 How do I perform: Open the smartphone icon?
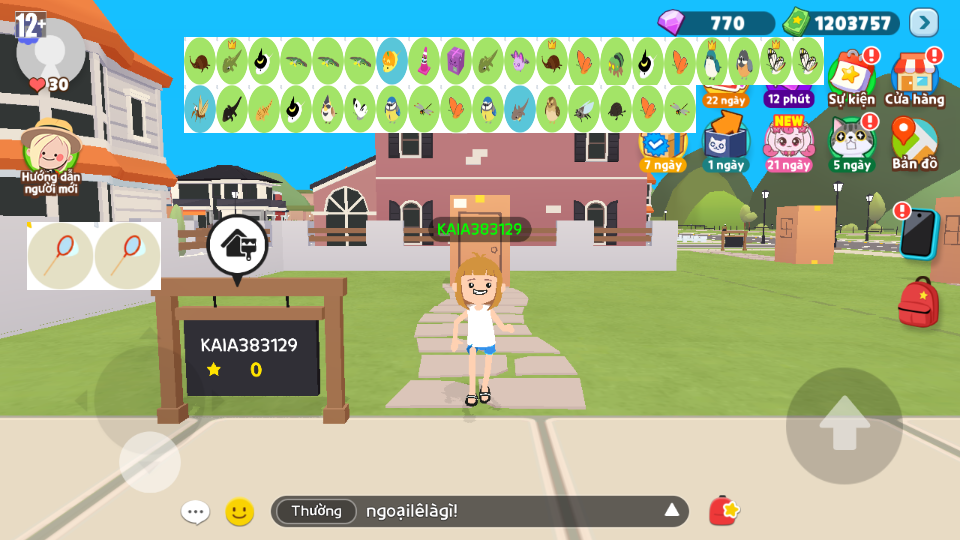[x=917, y=234]
